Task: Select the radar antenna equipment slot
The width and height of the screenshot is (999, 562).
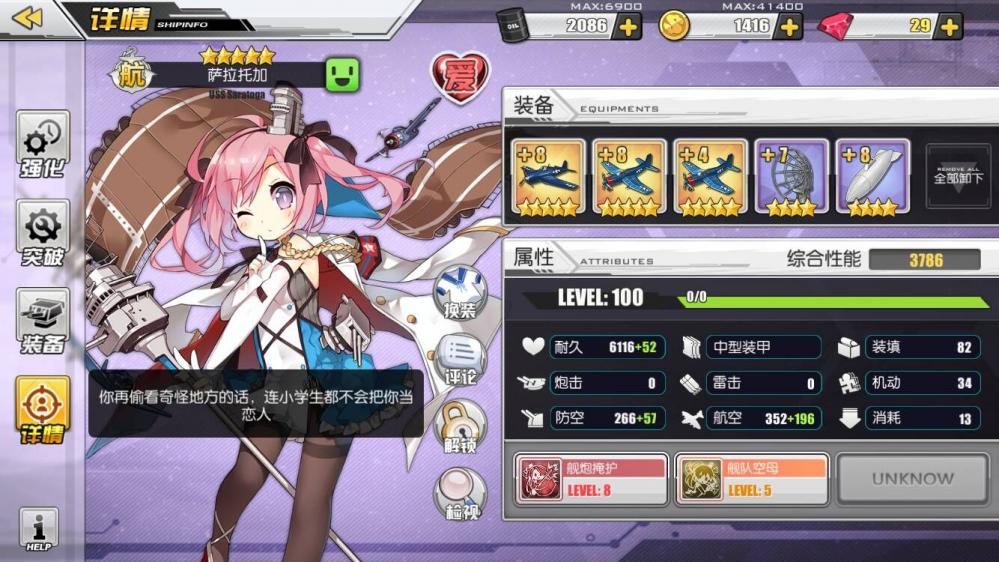Action: pyautogui.click(x=791, y=177)
